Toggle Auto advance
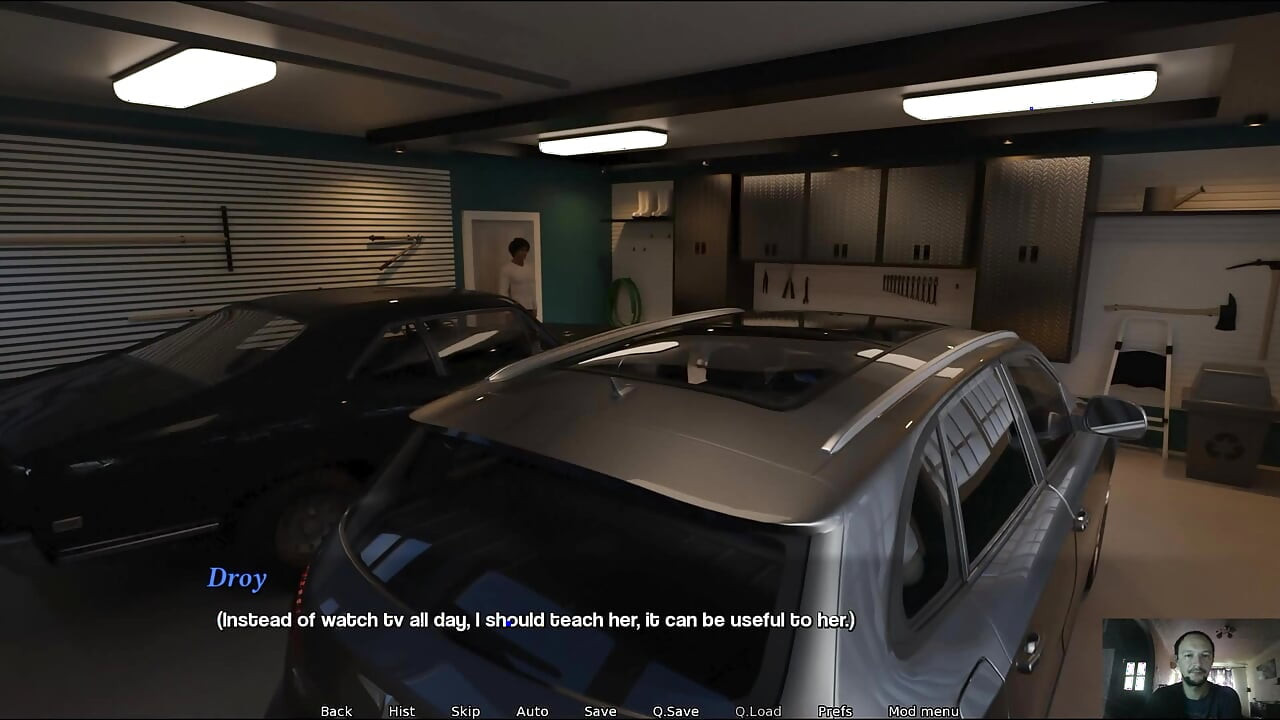Viewport: 1280px width, 720px height. tap(532, 711)
